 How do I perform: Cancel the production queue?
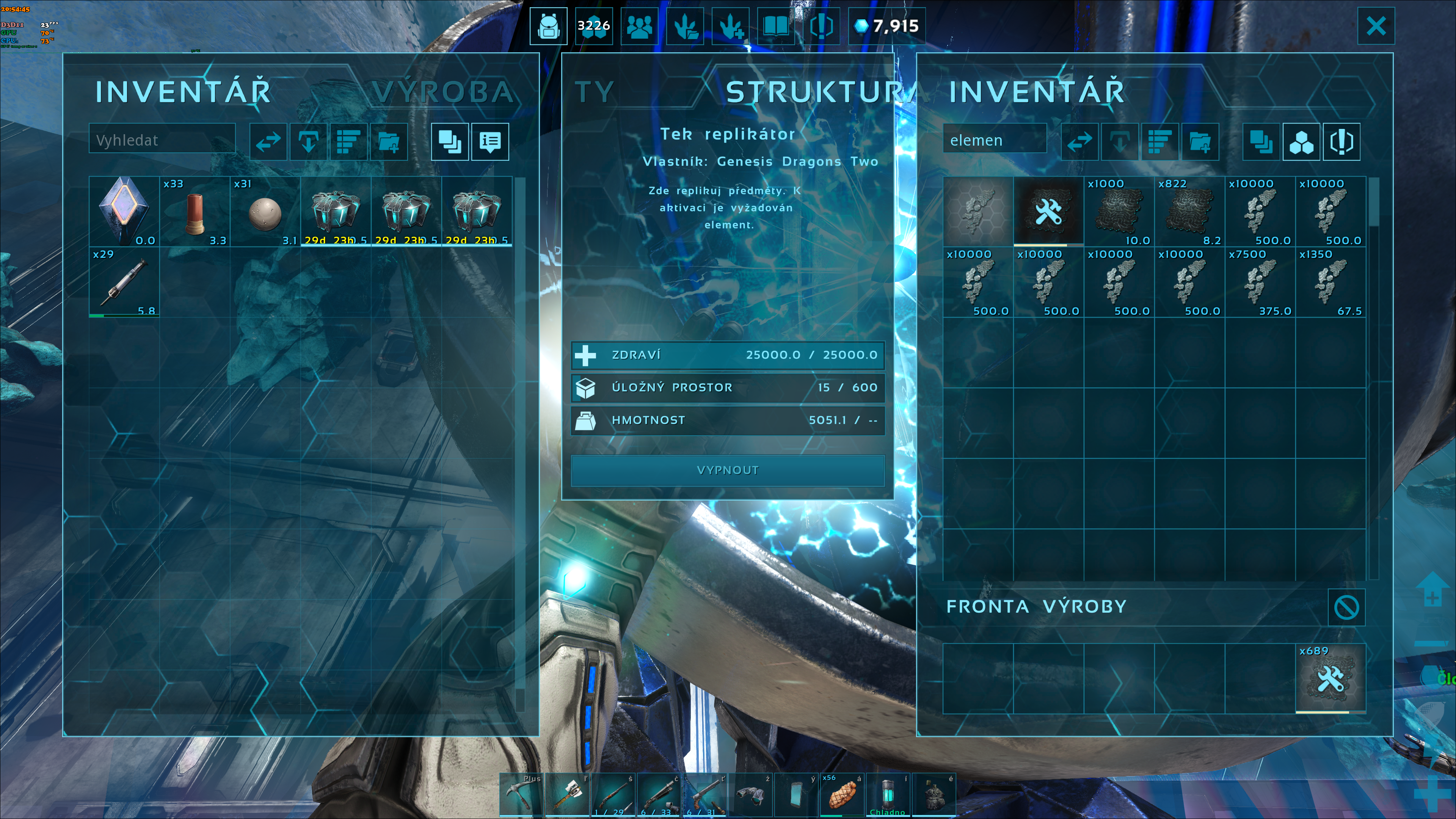click(1346, 607)
